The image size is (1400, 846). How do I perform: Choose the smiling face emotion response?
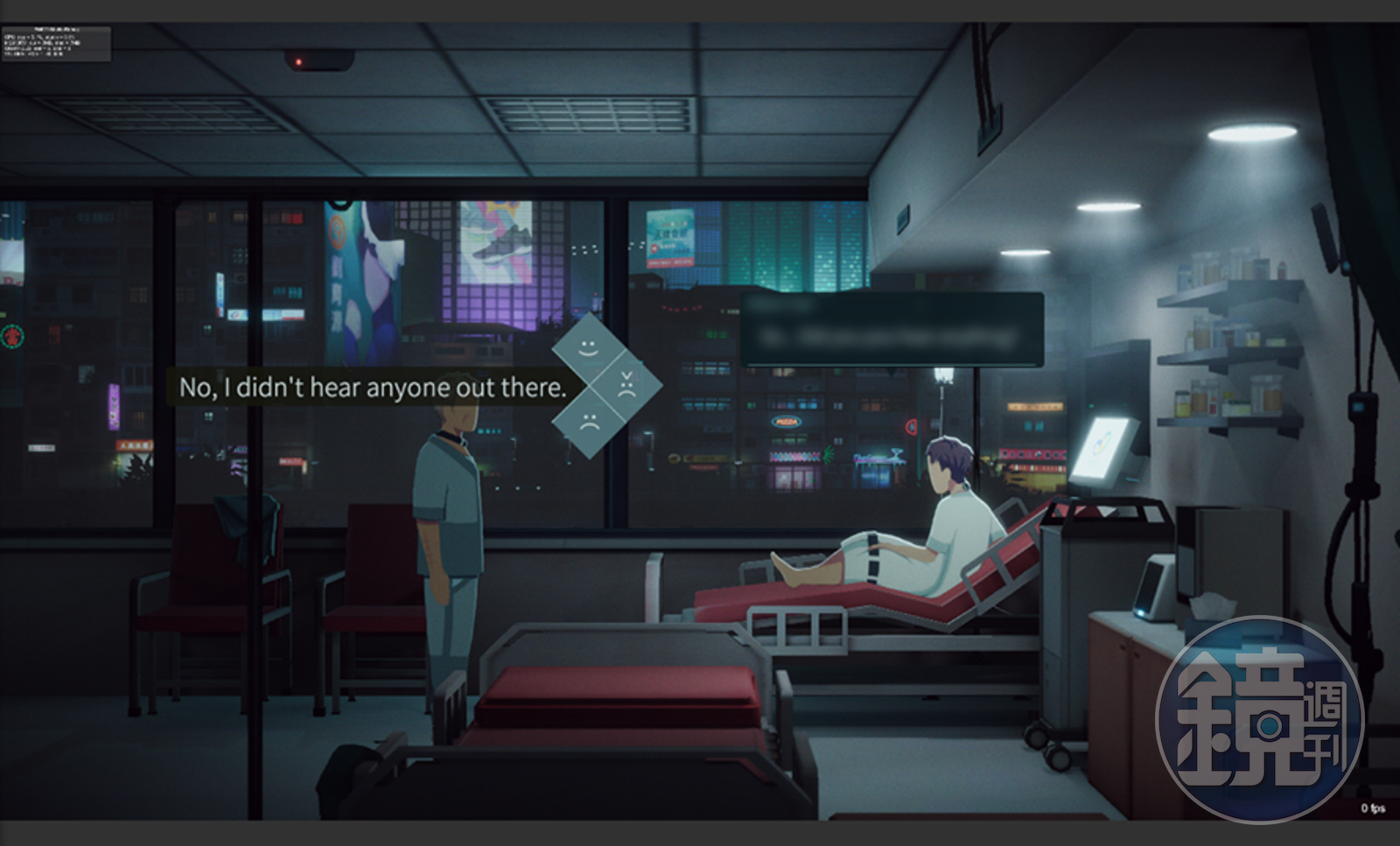tap(589, 347)
